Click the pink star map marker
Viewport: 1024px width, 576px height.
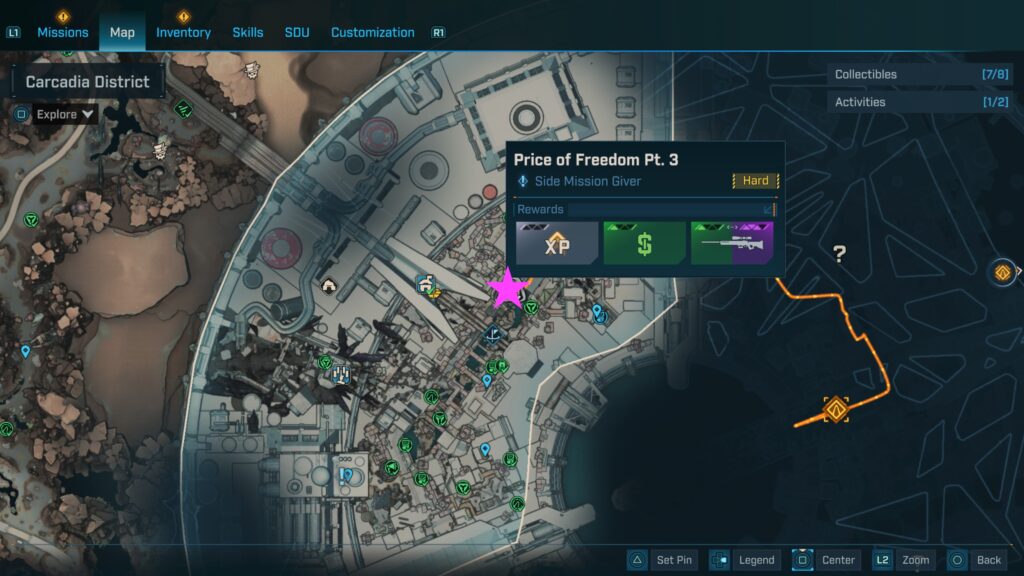[507, 289]
